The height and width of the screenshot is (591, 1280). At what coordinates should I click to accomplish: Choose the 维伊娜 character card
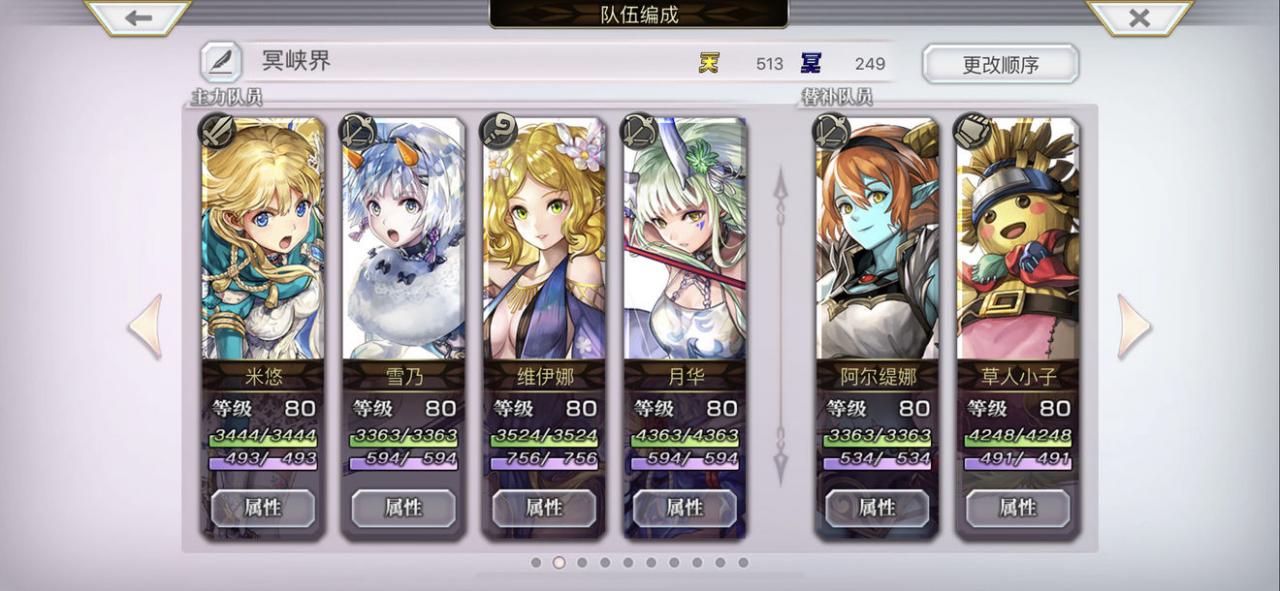[x=544, y=240]
